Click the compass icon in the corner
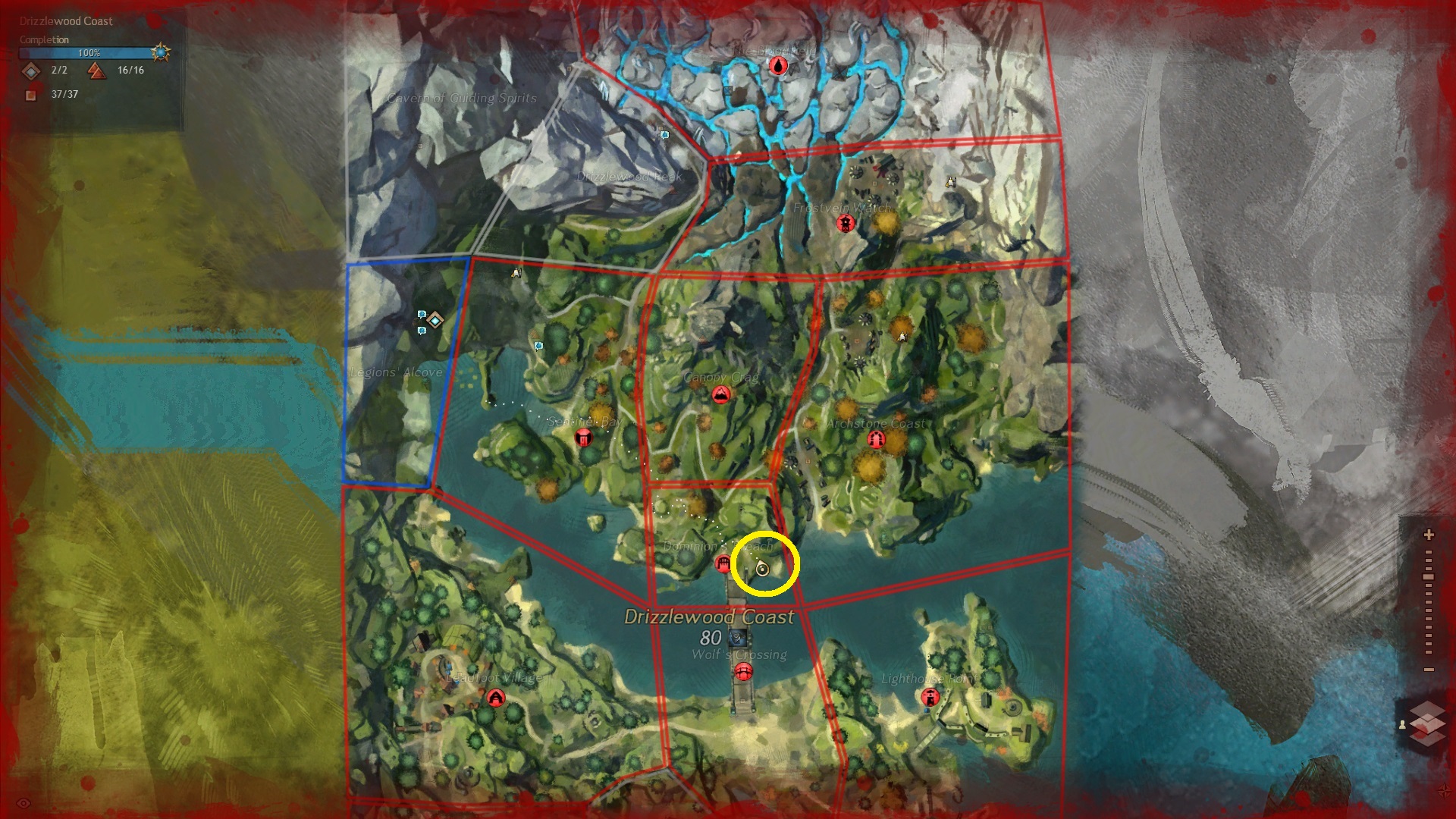 point(1444,791)
